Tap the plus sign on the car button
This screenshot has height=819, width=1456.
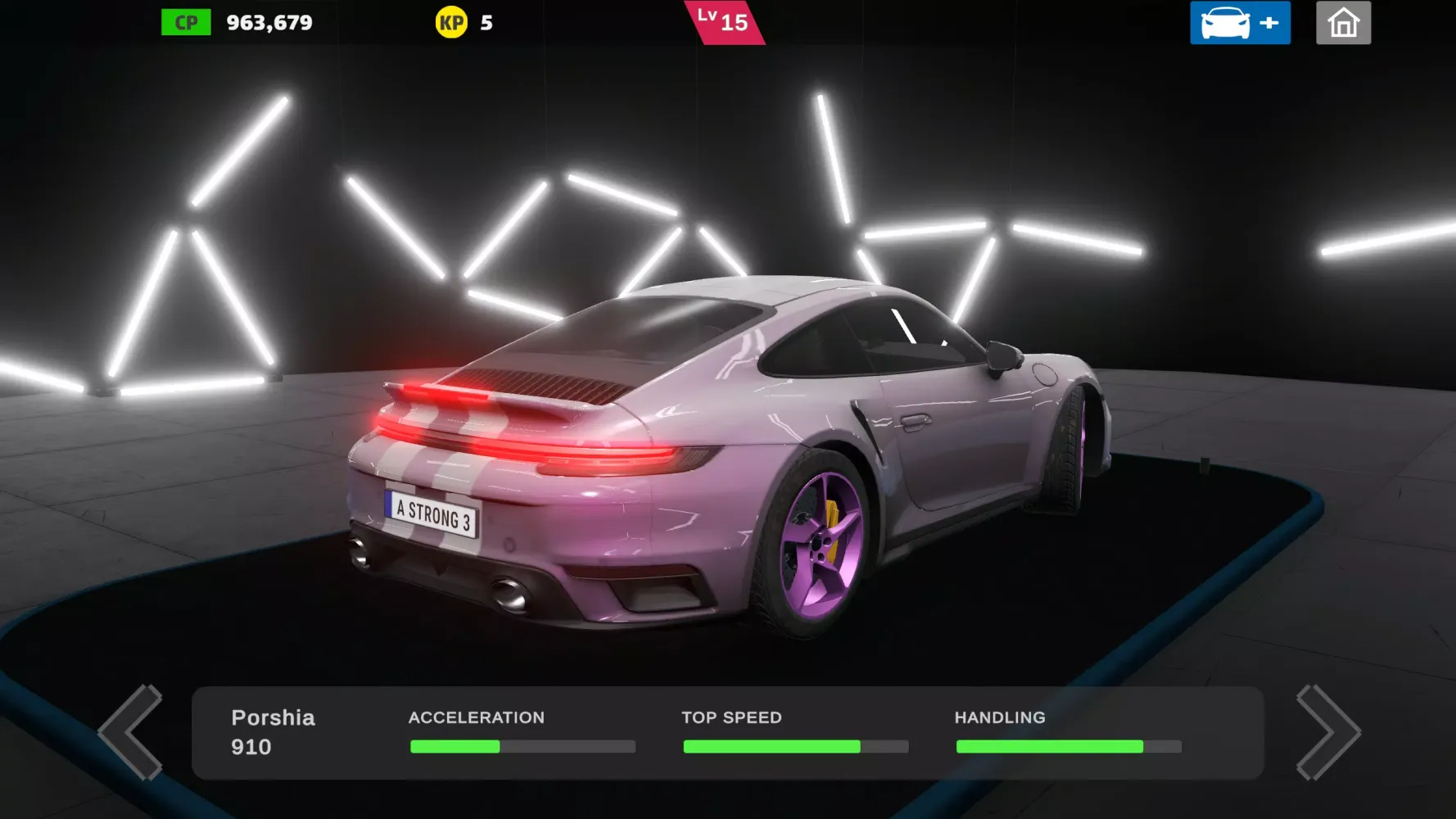tap(1268, 22)
